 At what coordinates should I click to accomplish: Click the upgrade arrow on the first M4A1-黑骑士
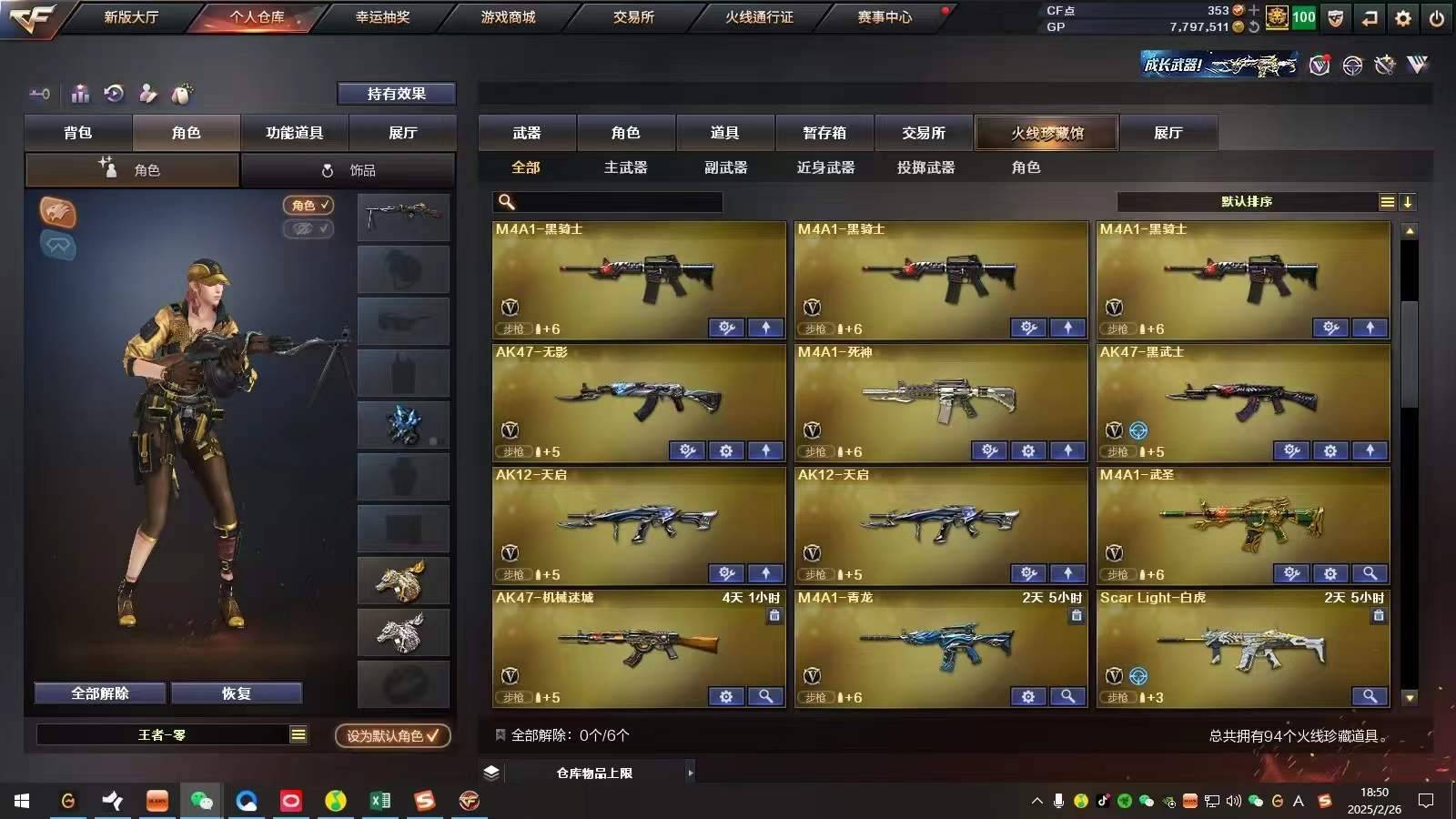tap(765, 328)
